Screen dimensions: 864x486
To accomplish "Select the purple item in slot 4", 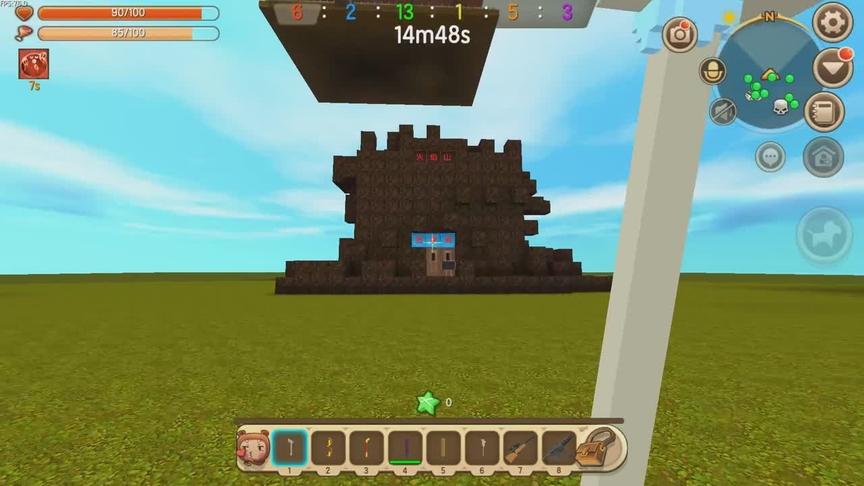I will tap(404, 448).
